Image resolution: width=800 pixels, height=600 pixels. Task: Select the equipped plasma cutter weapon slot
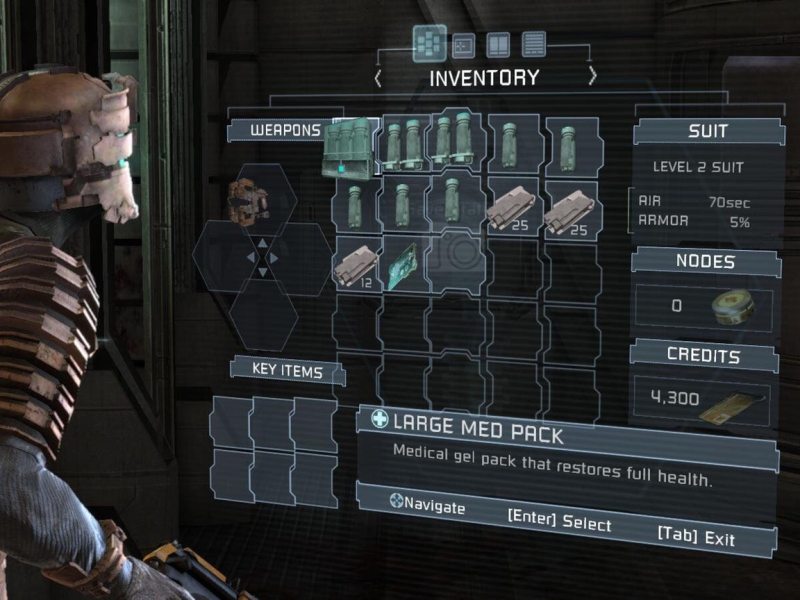pyautogui.click(x=246, y=201)
